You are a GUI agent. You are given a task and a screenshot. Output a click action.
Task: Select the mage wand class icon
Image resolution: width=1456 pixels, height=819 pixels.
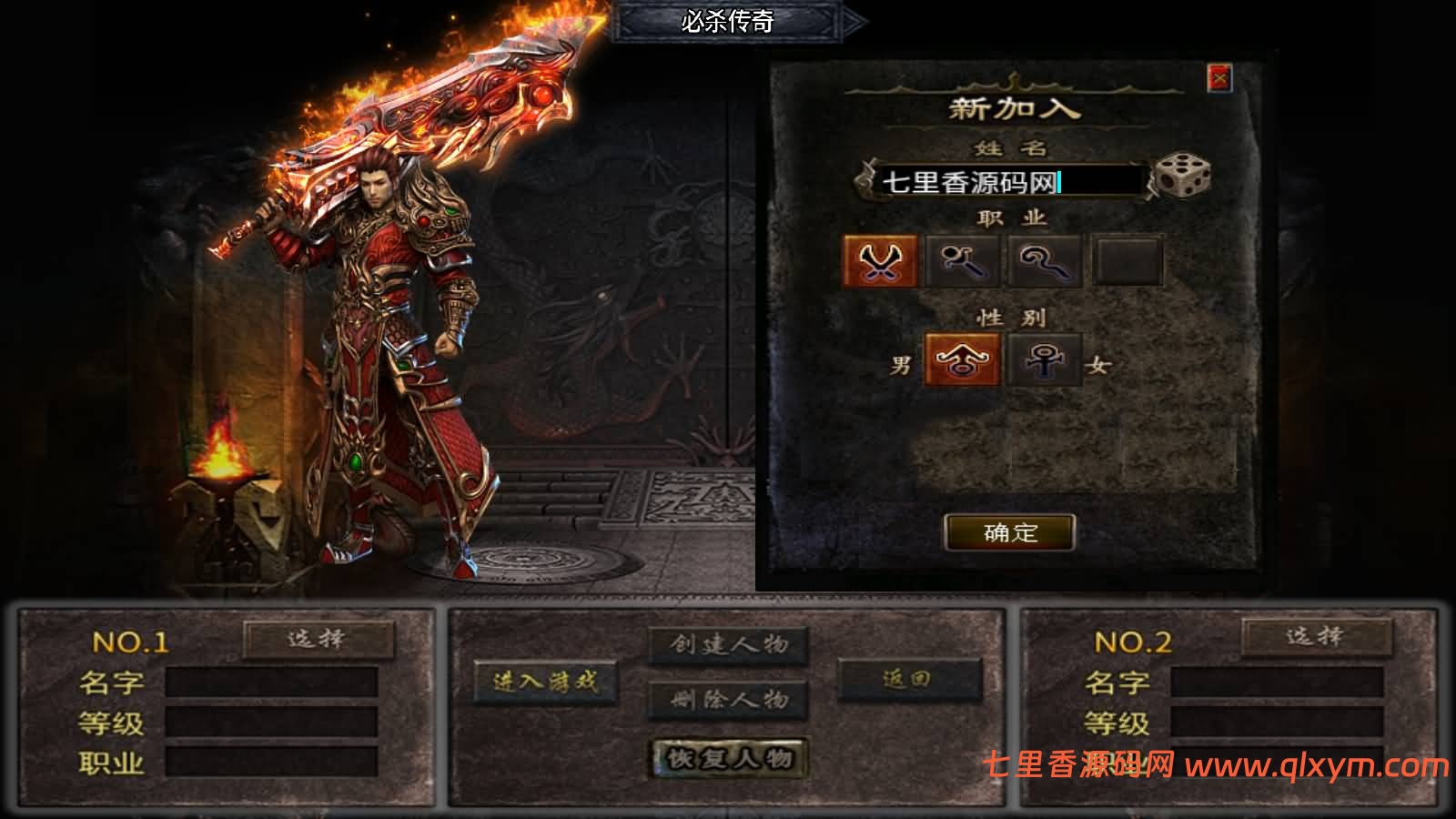(x=963, y=261)
